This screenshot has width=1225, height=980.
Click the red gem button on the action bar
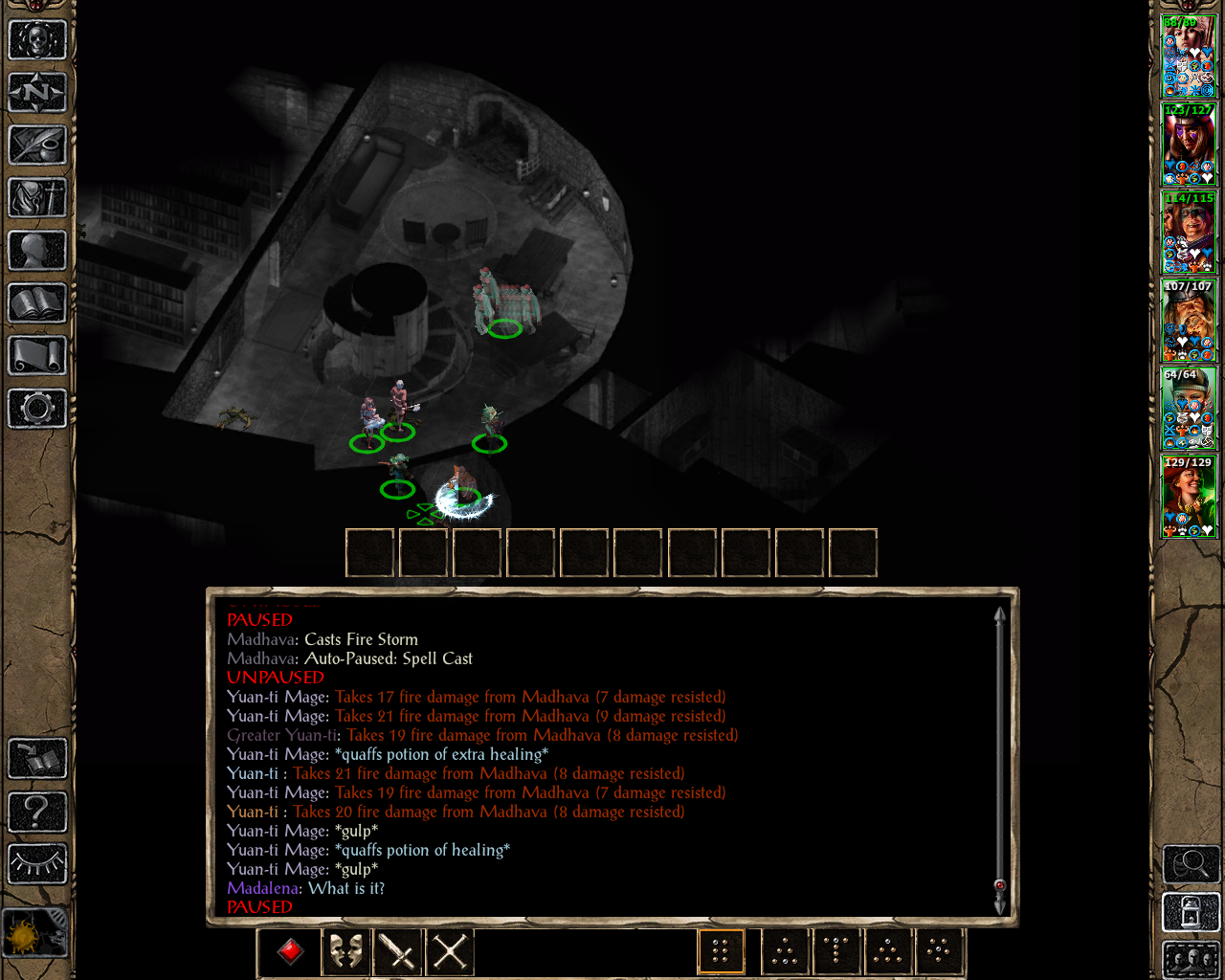291,951
